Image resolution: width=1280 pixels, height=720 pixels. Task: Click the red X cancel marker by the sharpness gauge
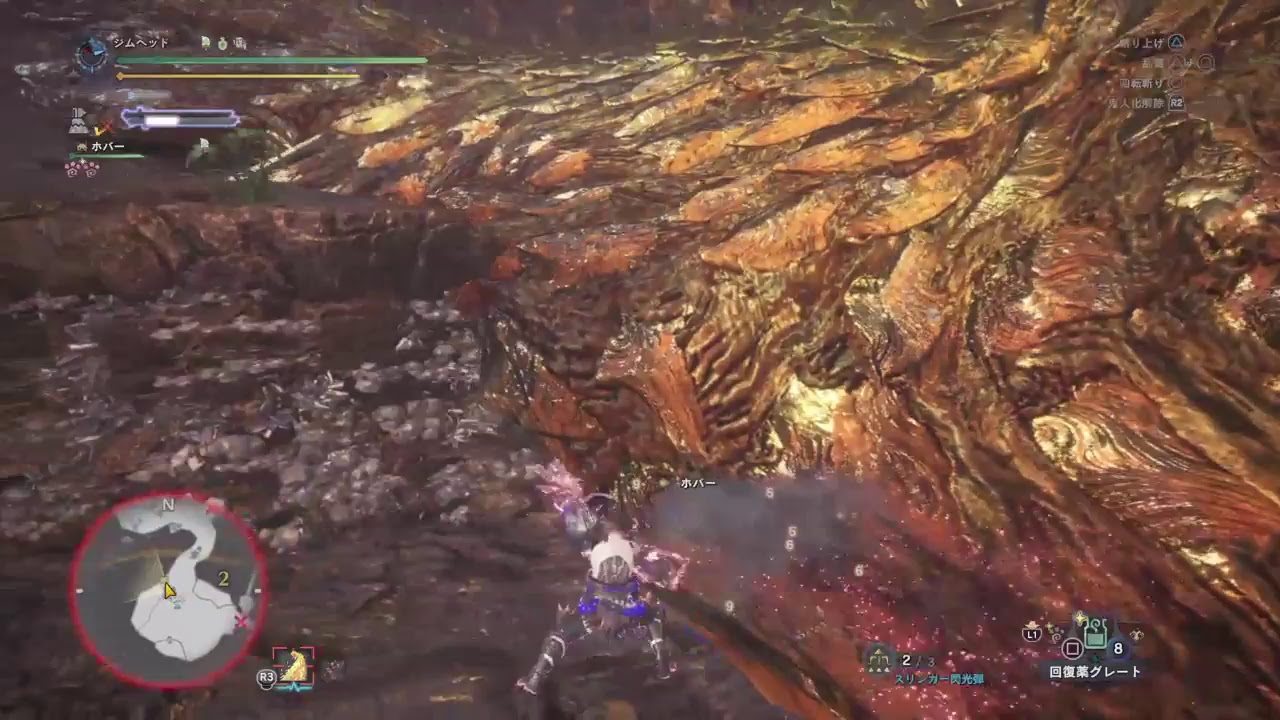(x=104, y=128)
